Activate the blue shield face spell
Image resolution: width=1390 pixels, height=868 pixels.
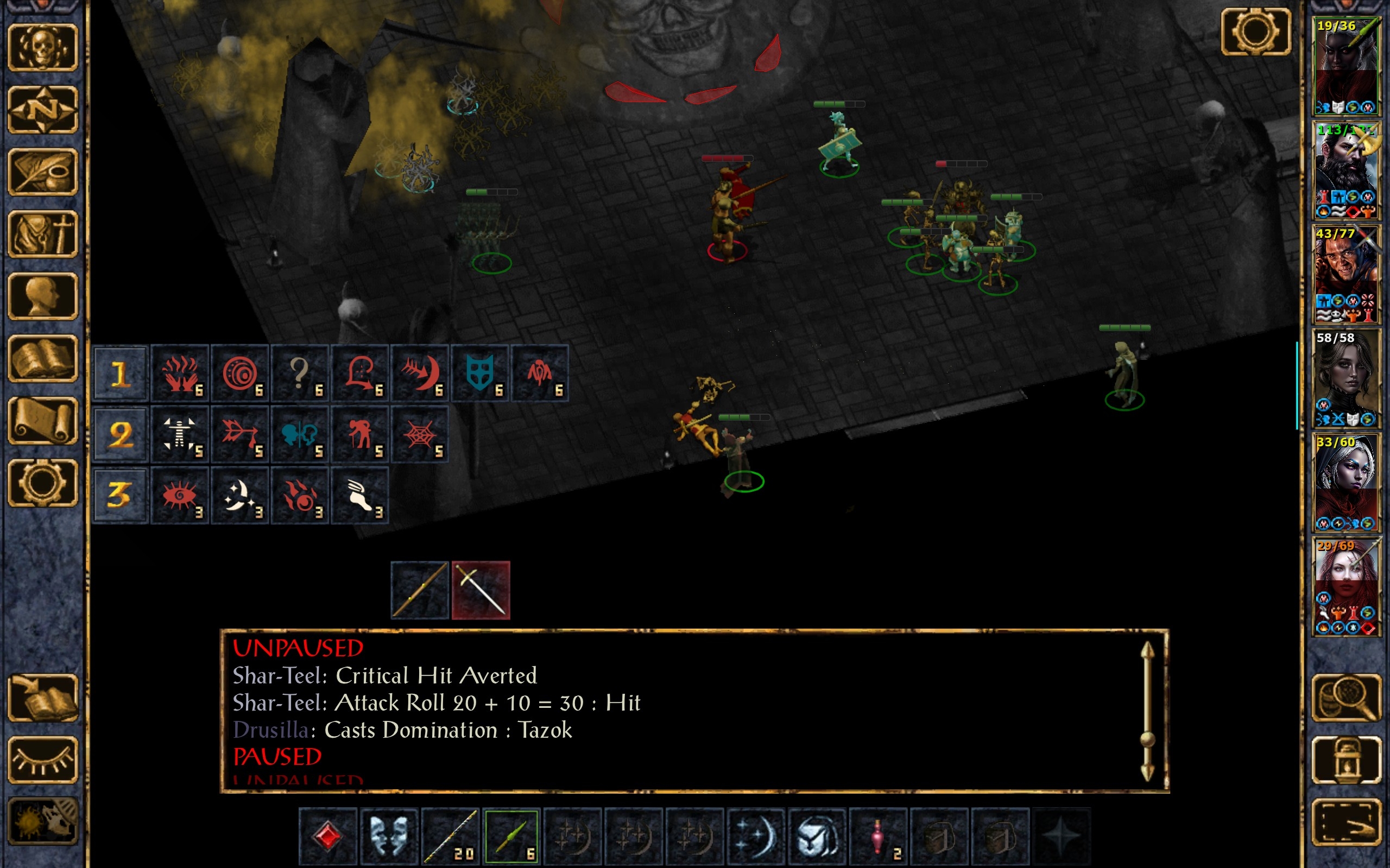coord(480,373)
